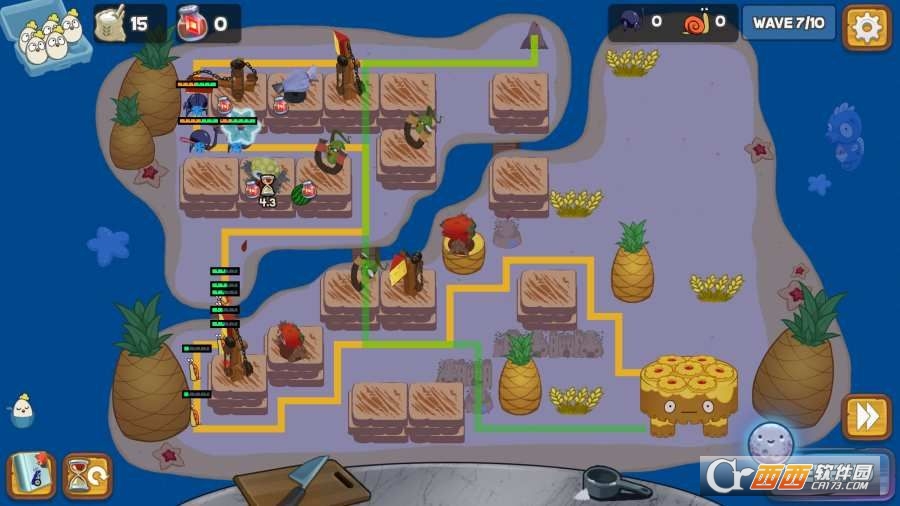The height and width of the screenshot is (506, 900).
Task: Speed up with the fast-forward button
Action: tap(866, 416)
